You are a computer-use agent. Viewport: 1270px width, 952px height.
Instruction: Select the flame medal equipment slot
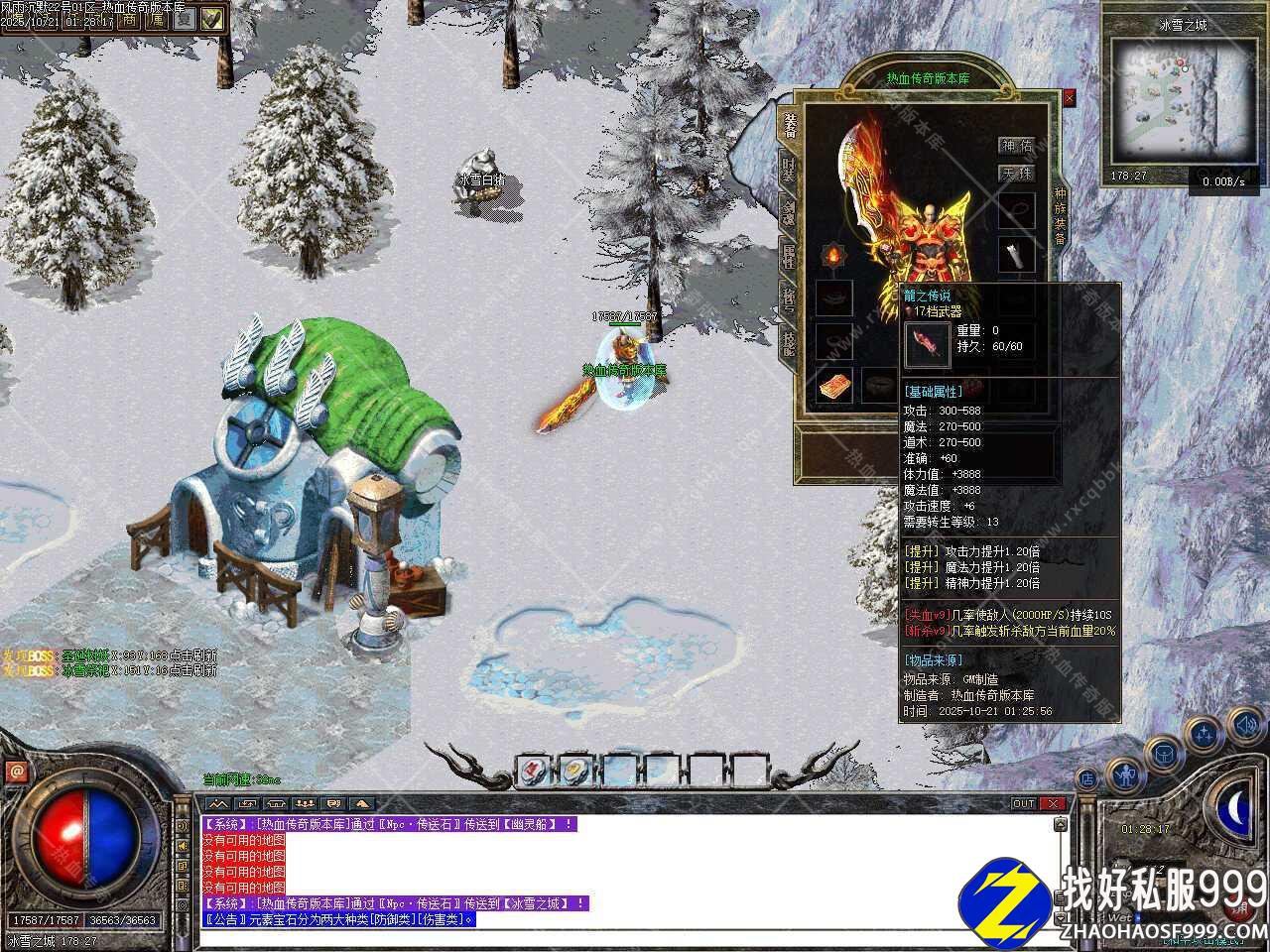pyautogui.click(x=832, y=256)
